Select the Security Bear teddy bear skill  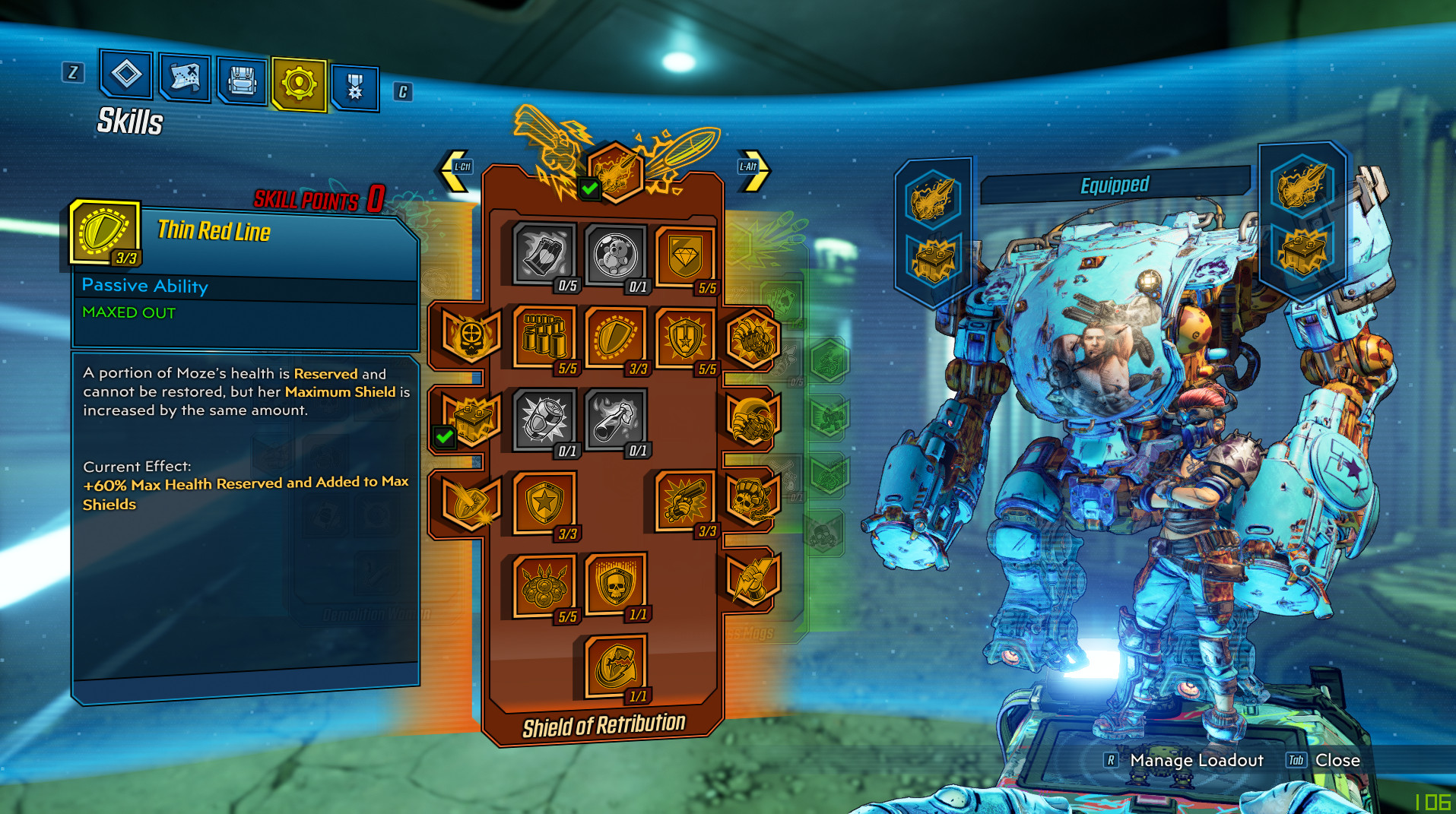[614, 255]
